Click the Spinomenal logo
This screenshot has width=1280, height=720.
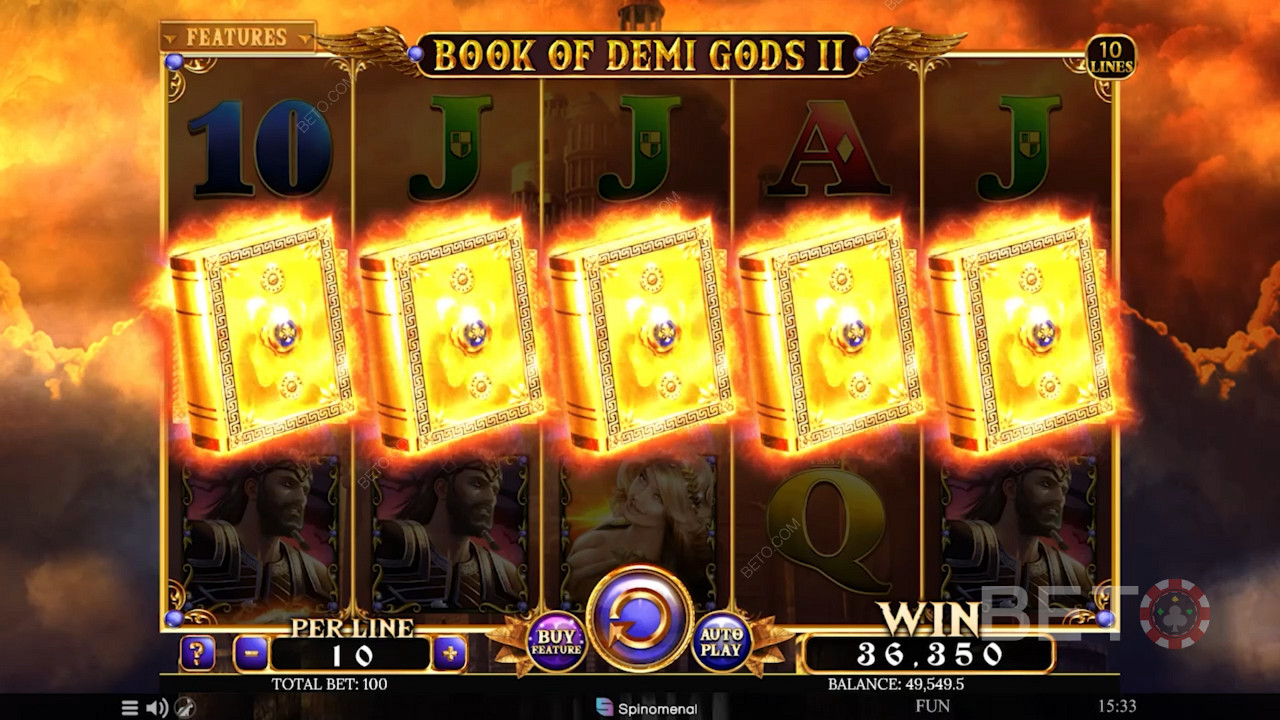[x=646, y=708]
